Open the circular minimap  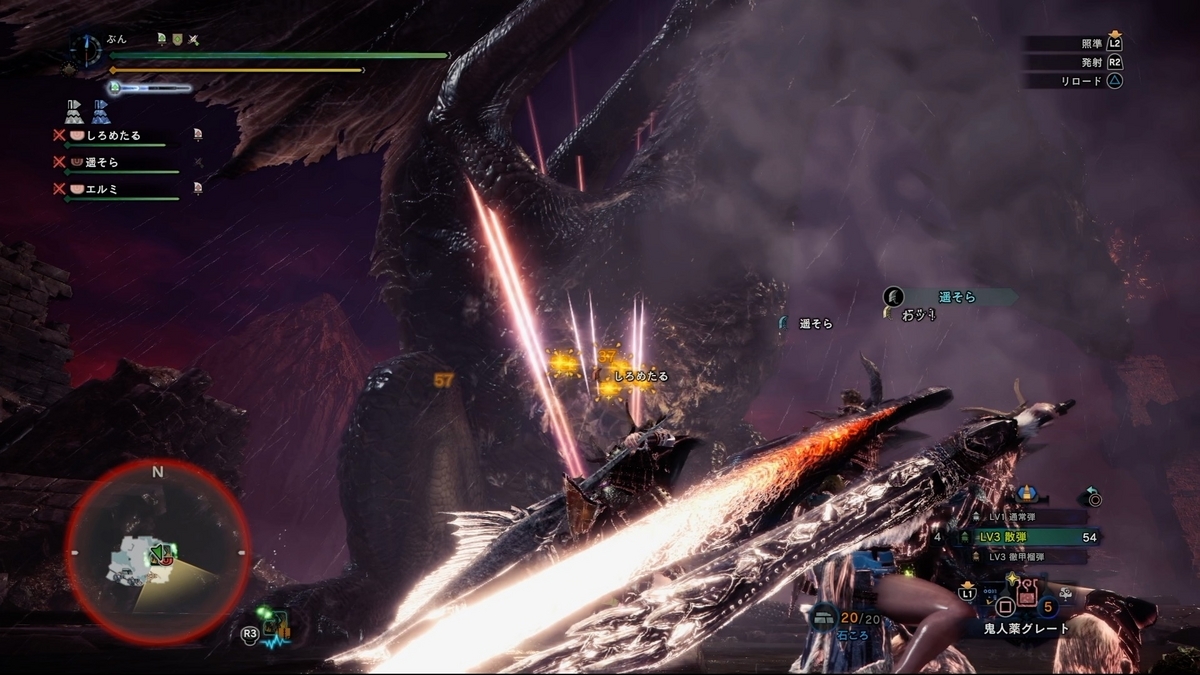158,551
